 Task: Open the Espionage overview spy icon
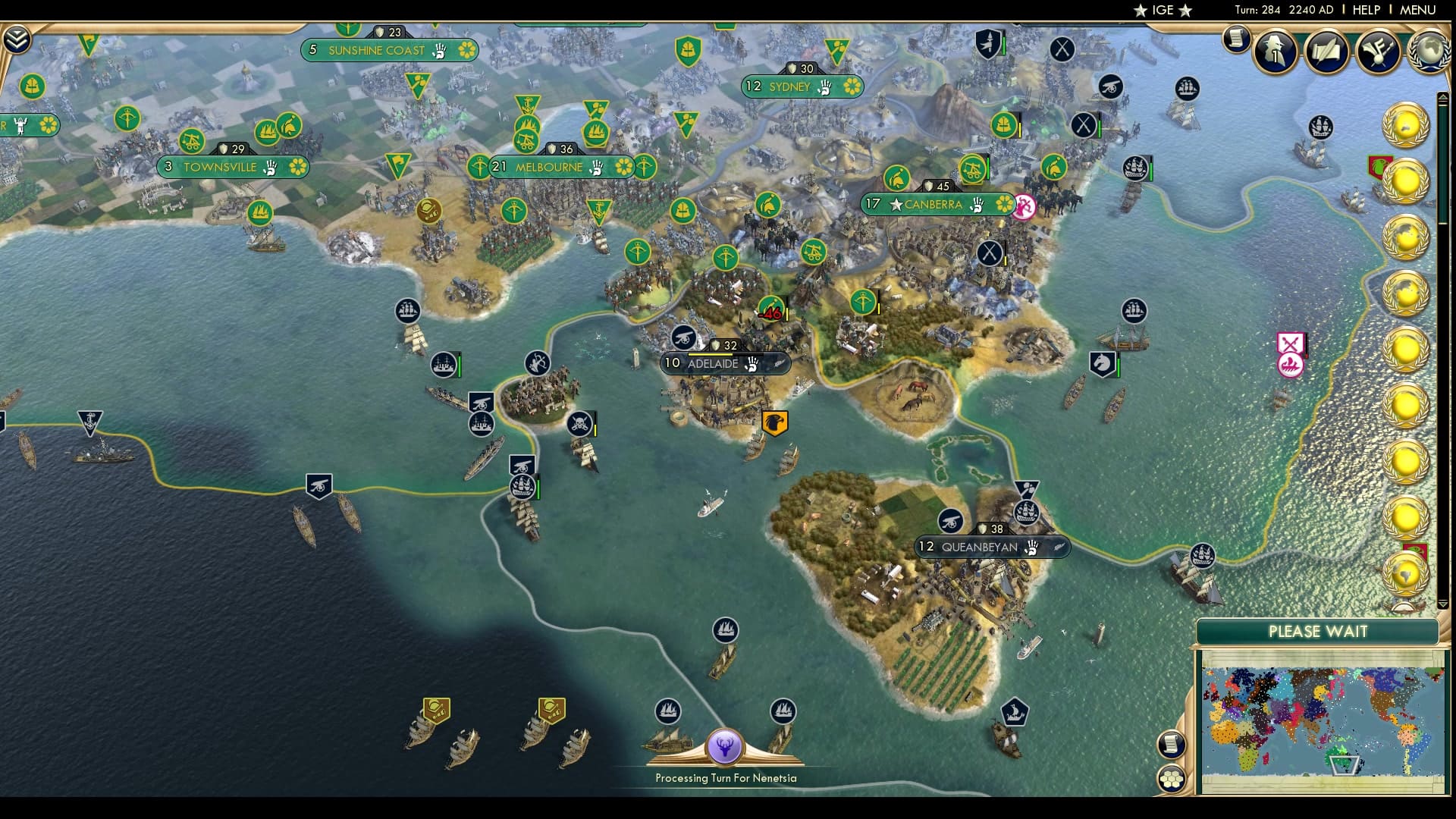pos(1274,52)
